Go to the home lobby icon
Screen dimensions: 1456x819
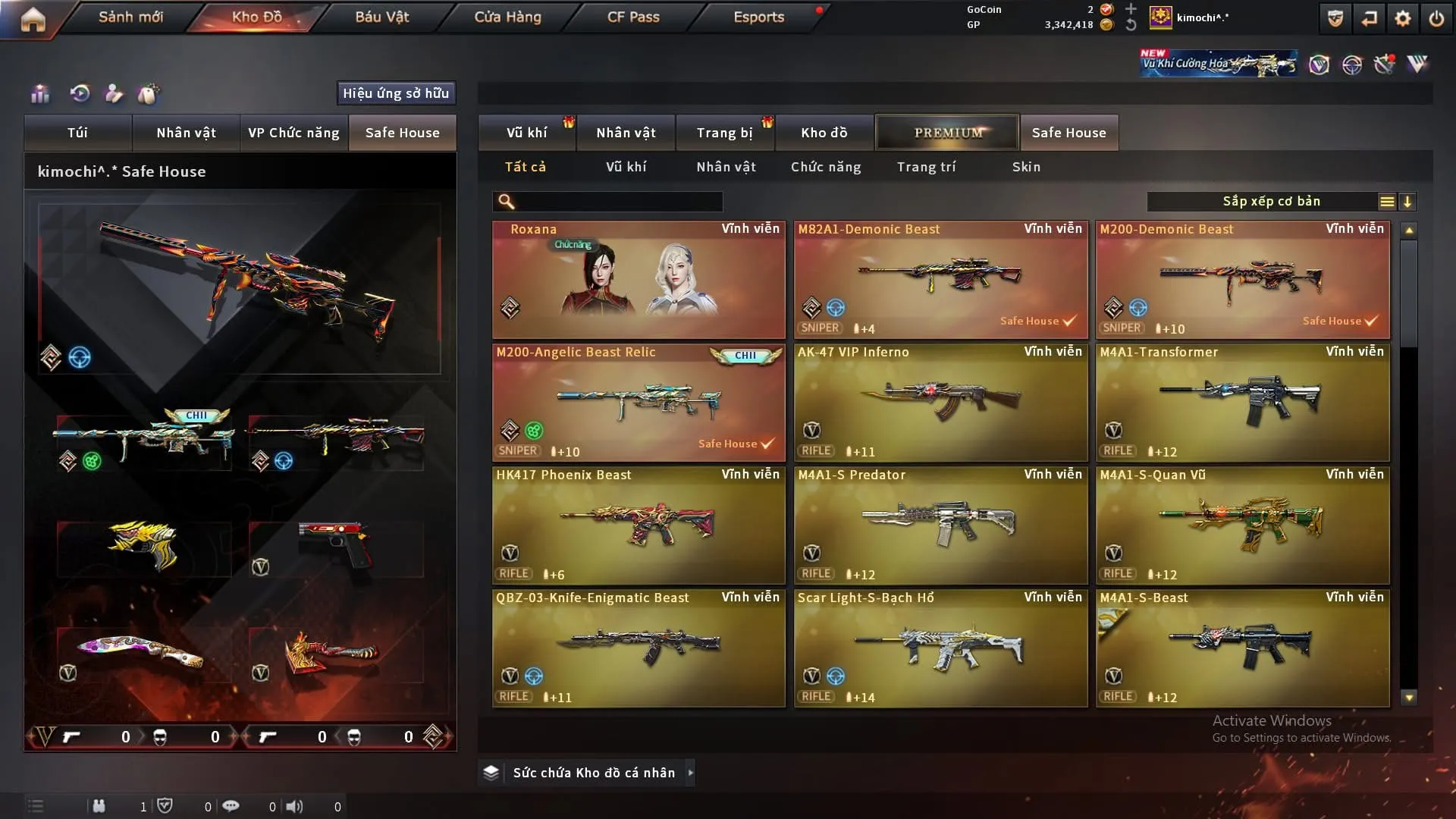(33, 20)
